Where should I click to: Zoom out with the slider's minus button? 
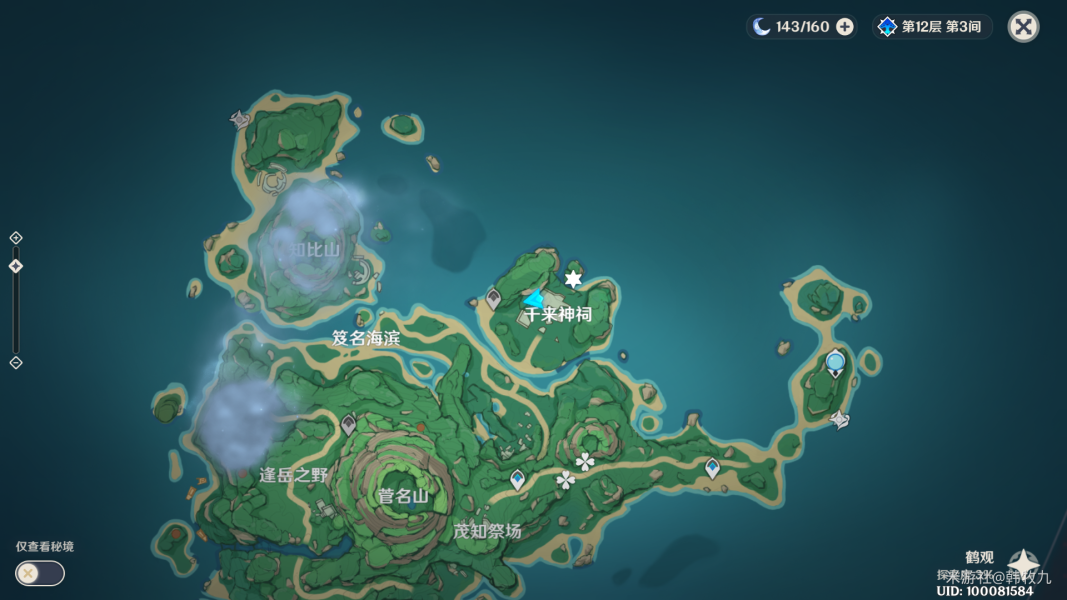coord(16,362)
